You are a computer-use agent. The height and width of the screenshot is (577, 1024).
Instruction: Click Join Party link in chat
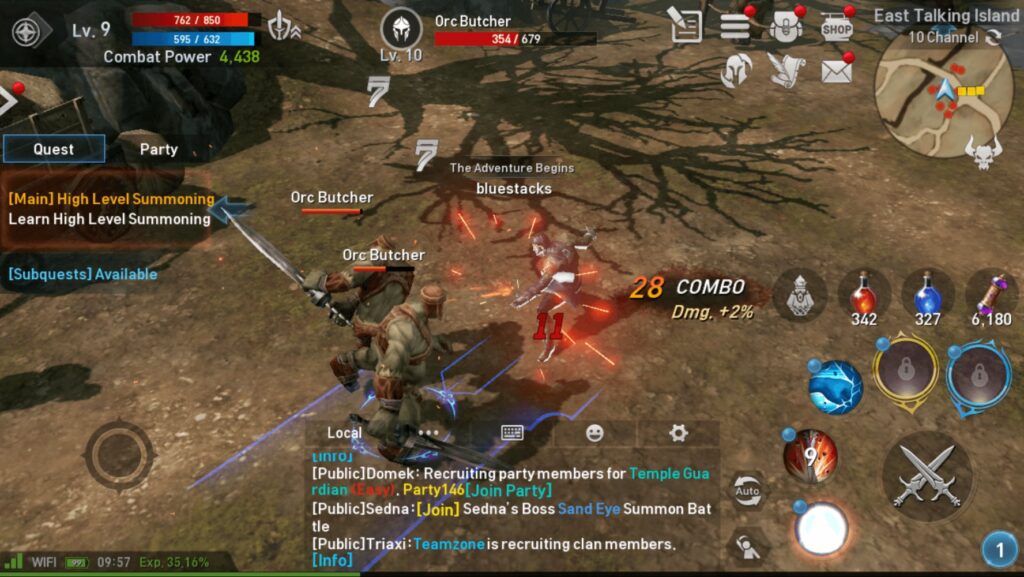509,490
